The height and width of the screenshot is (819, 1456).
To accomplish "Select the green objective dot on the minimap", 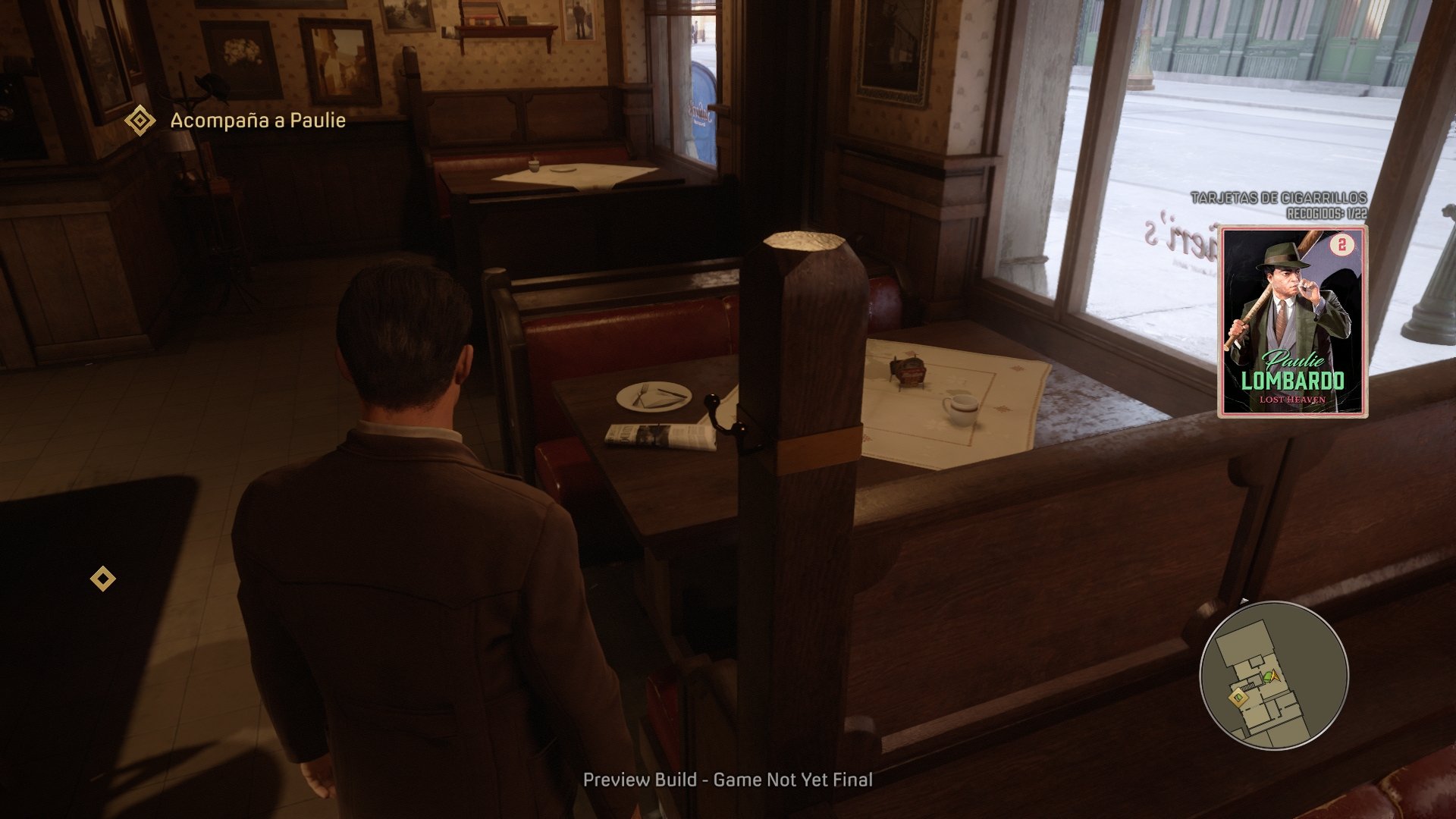I will click(x=1268, y=677).
